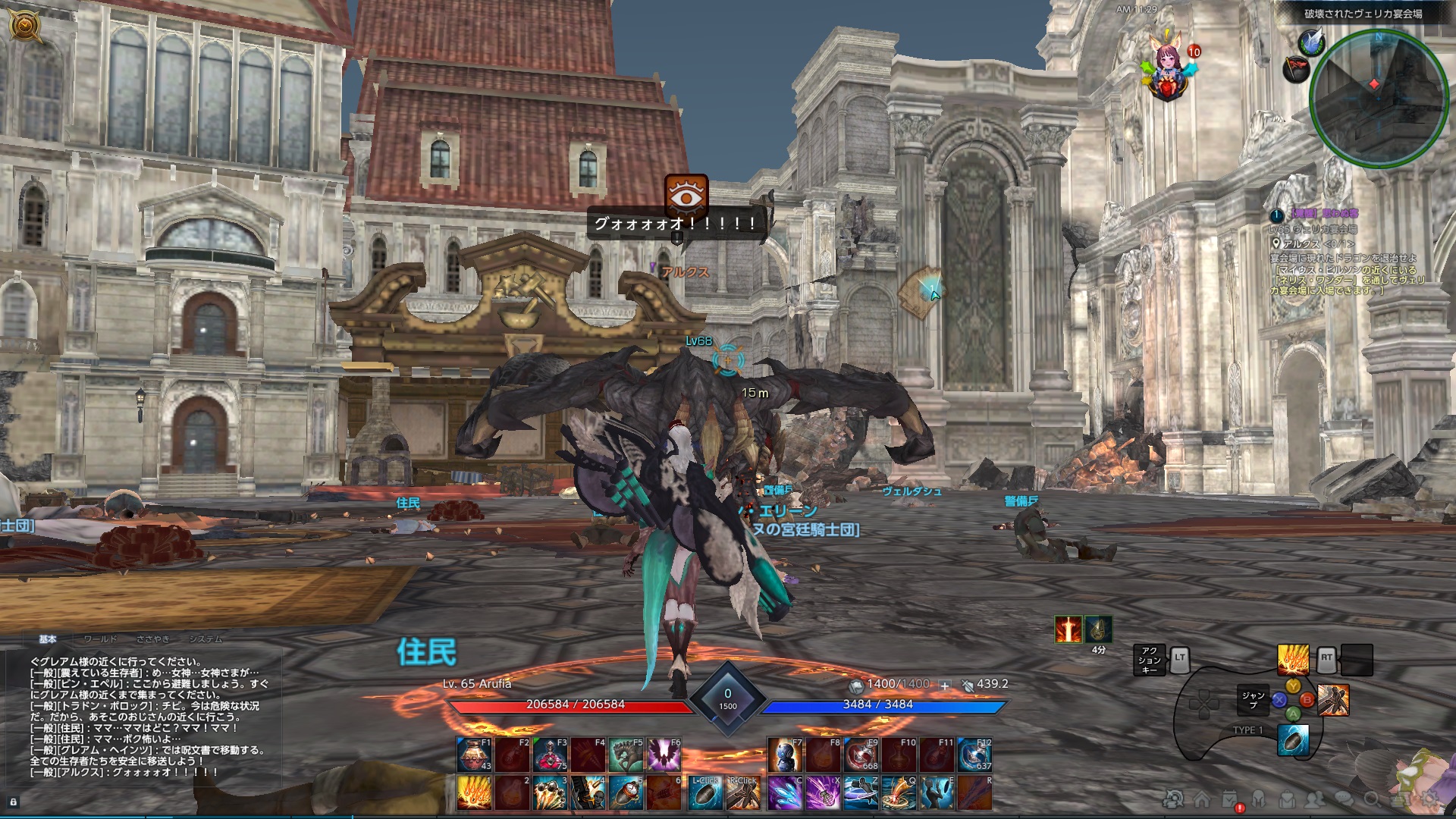The image size is (1456, 819).
Task: Open the chat bubble icon in the system tray
Action: tap(1342, 799)
